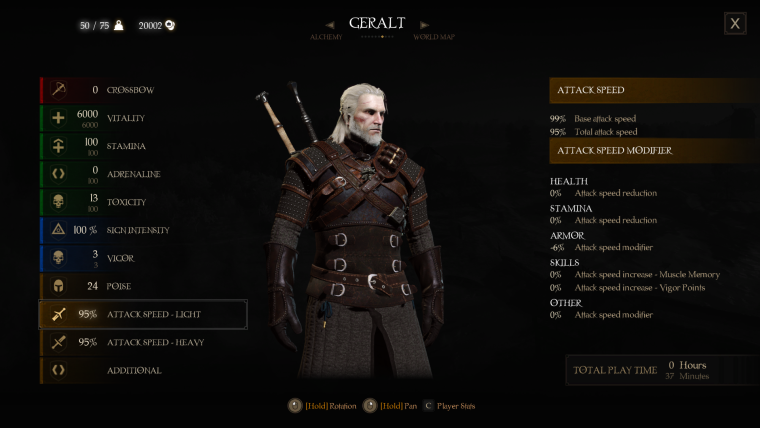Viewport: 760px width, 428px height.
Task: Select Attack Speed - Heavy row
Action: pyautogui.click(x=142, y=342)
